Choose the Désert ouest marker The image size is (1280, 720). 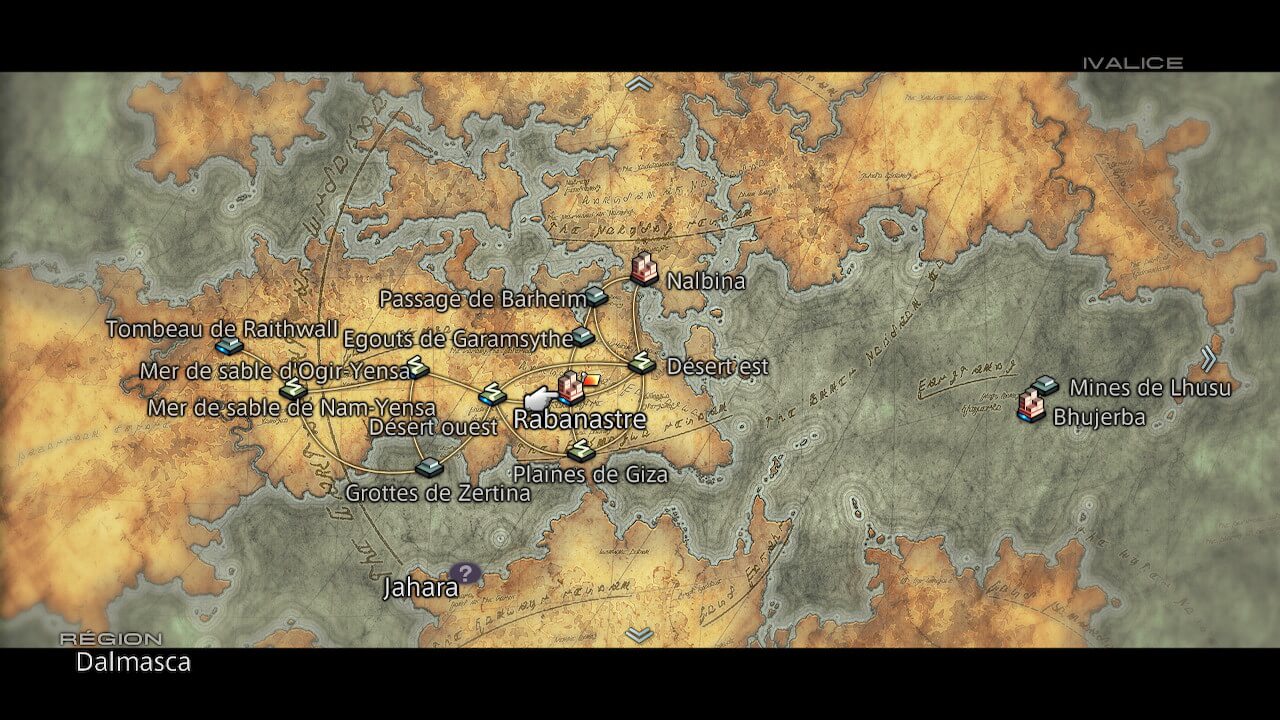click(493, 395)
